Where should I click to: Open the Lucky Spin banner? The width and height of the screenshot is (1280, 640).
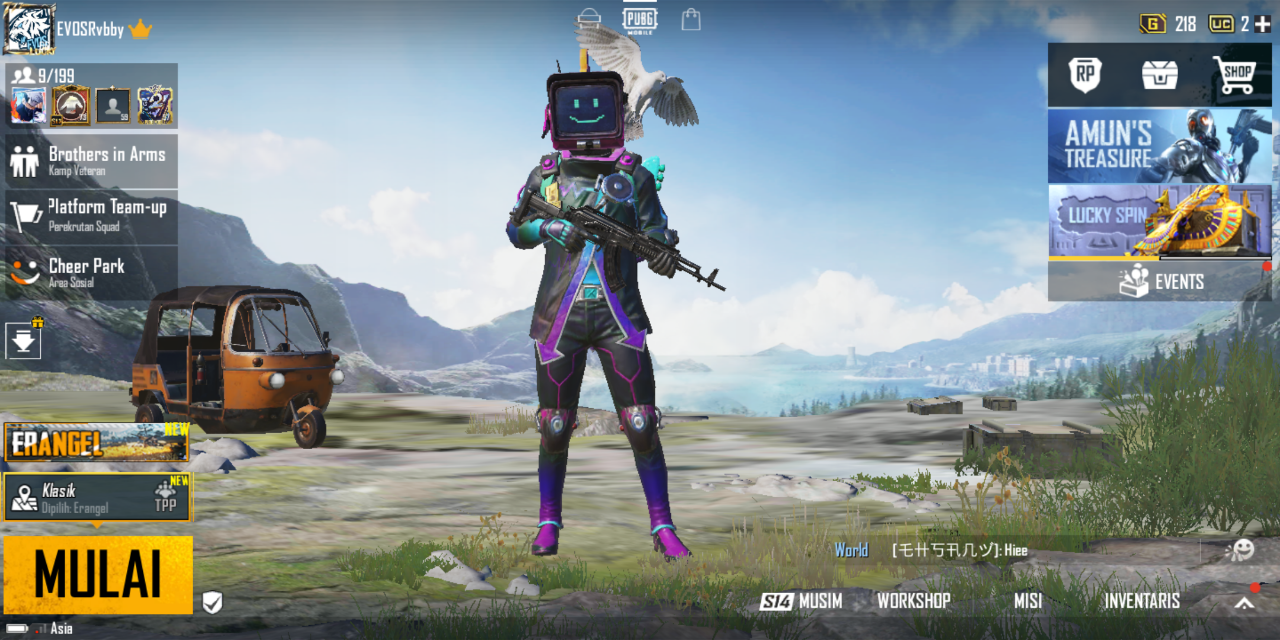coord(1159,220)
